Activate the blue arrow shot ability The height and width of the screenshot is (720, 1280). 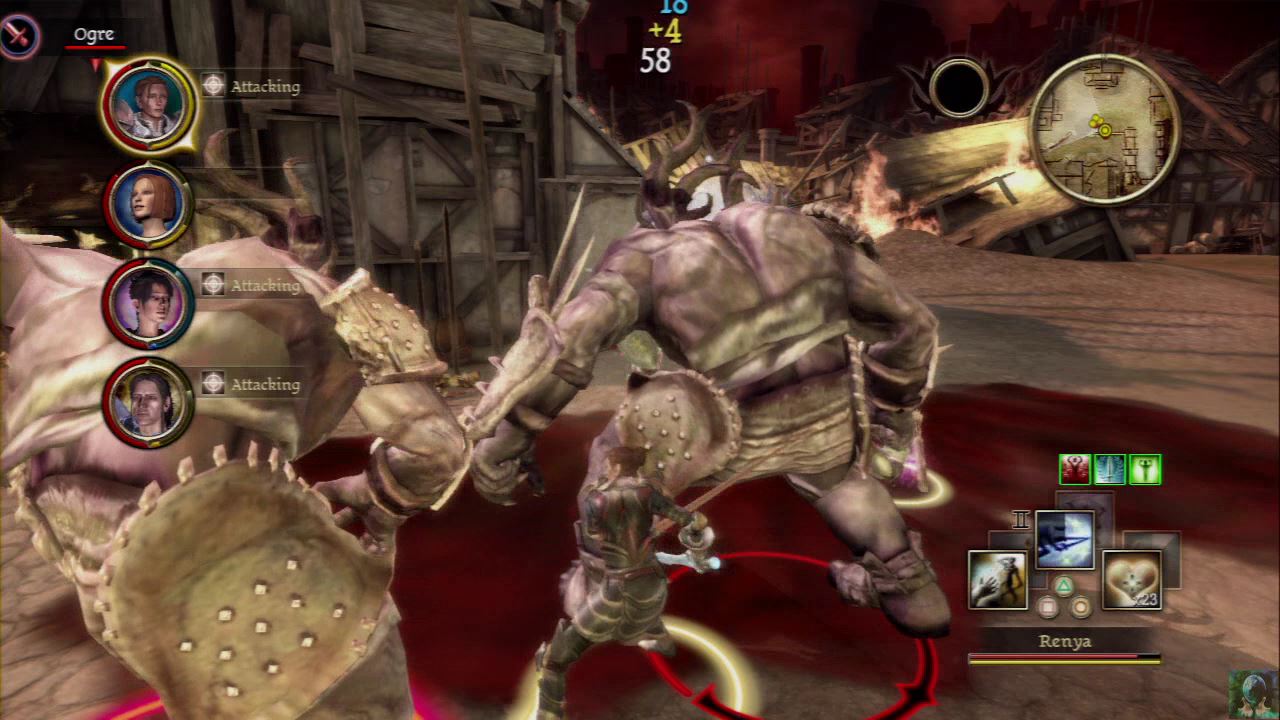pos(1064,539)
